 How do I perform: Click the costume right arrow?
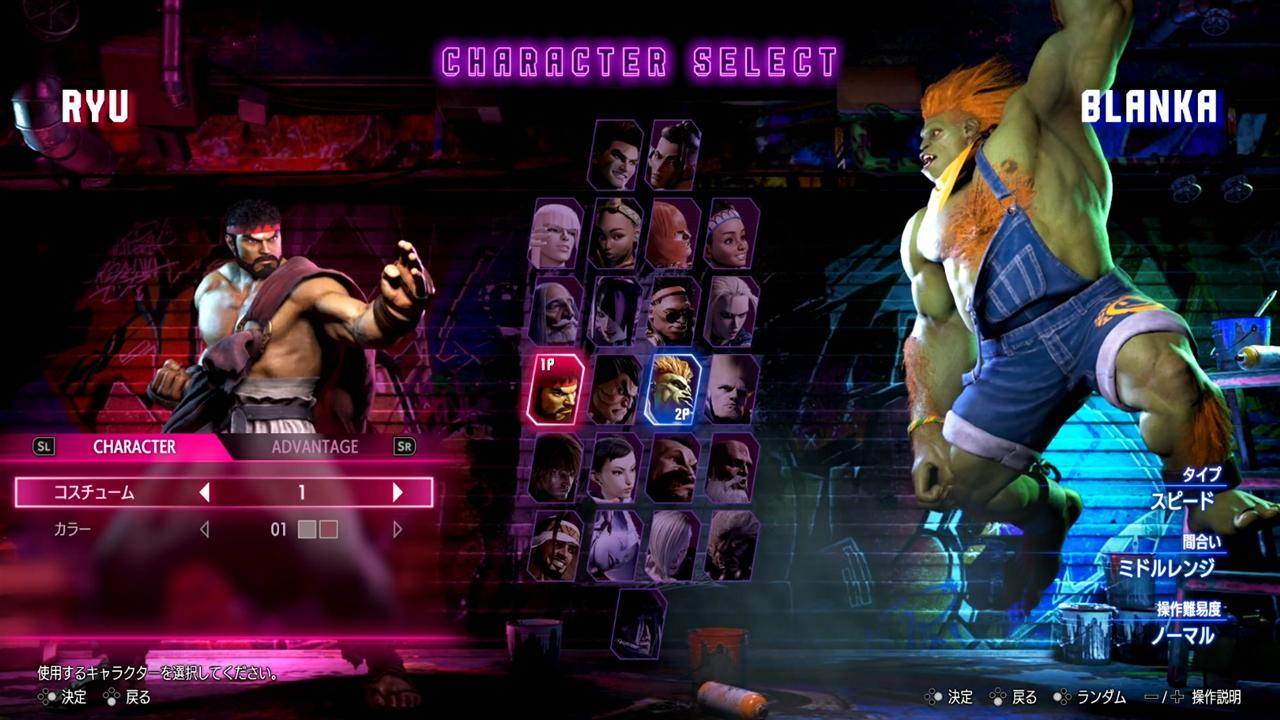(x=397, y=492)
